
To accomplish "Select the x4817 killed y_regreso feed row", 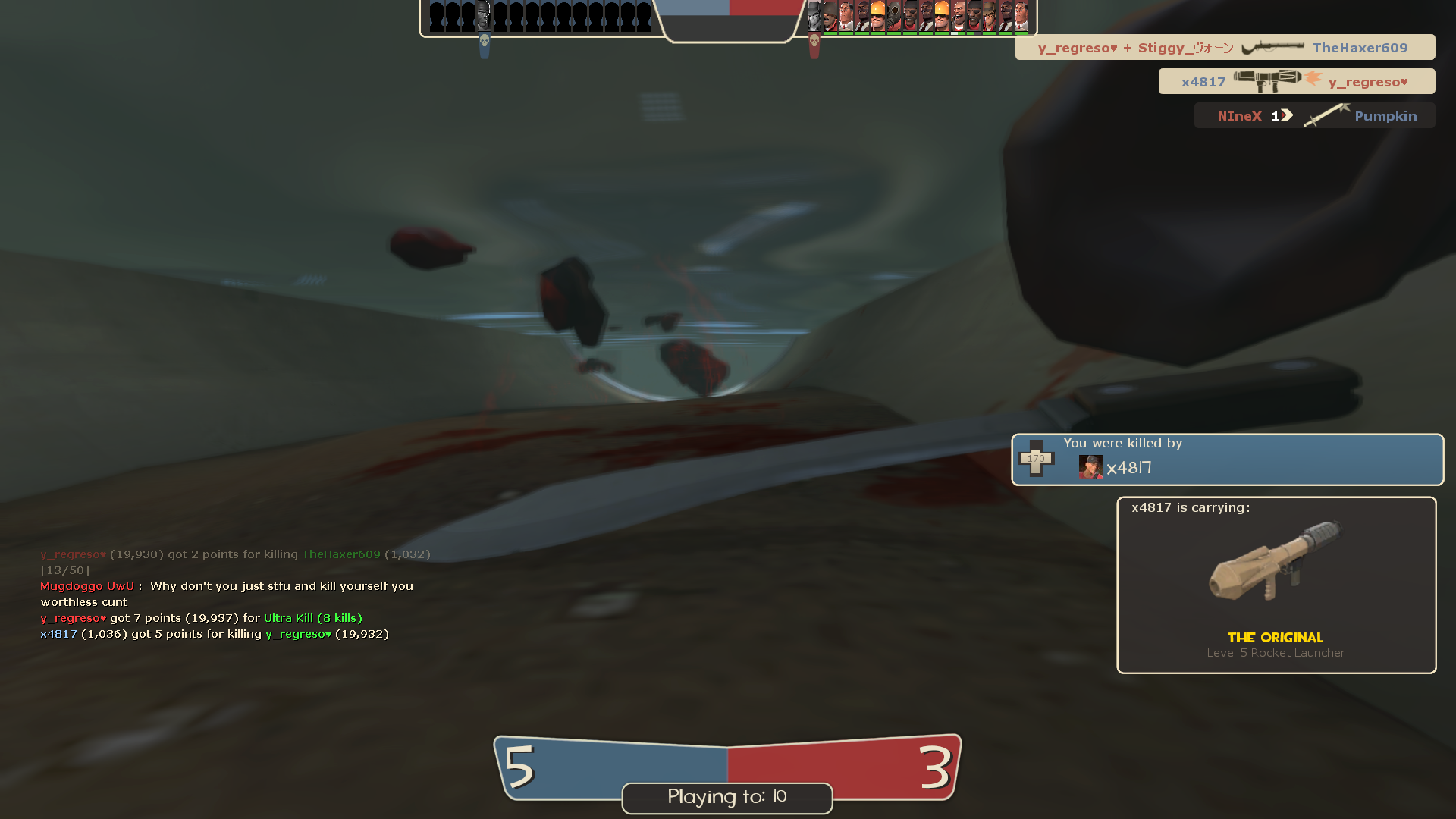I will tap(1296, 81).
